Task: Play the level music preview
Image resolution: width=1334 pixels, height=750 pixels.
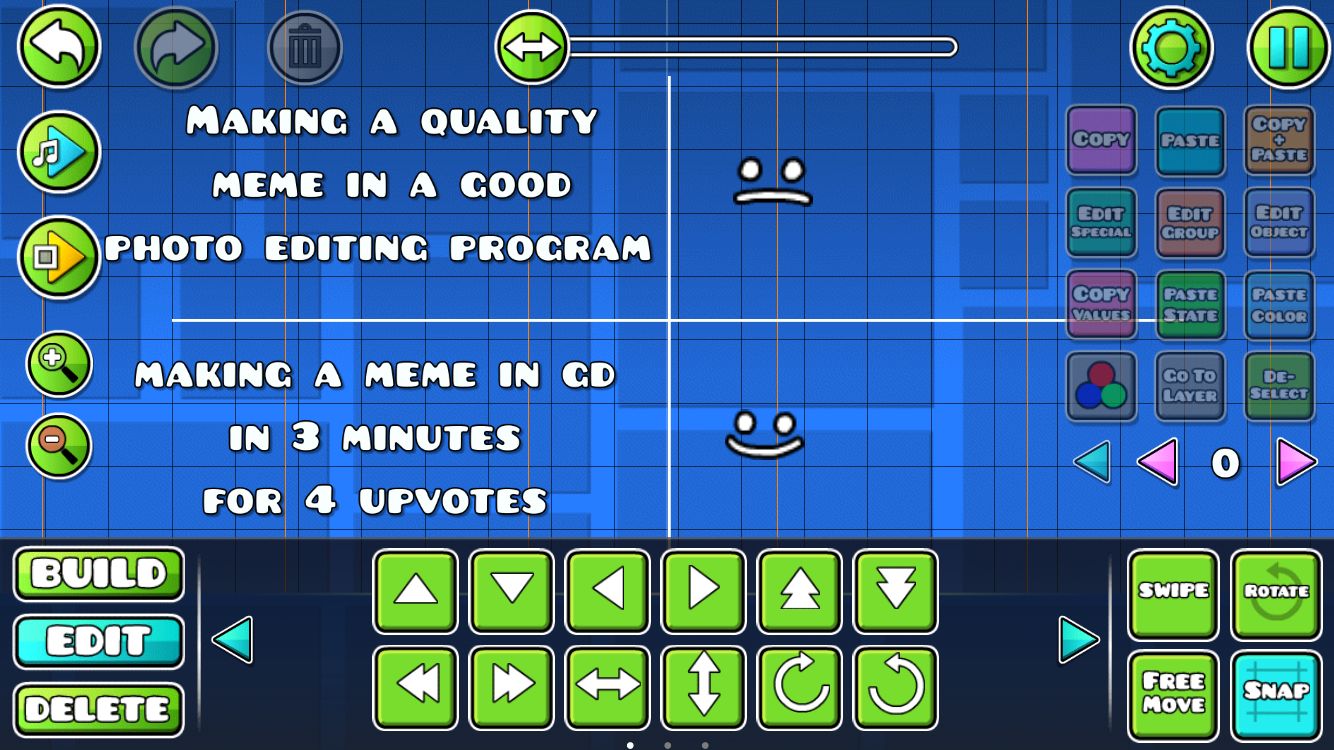Action: point(57,152)
